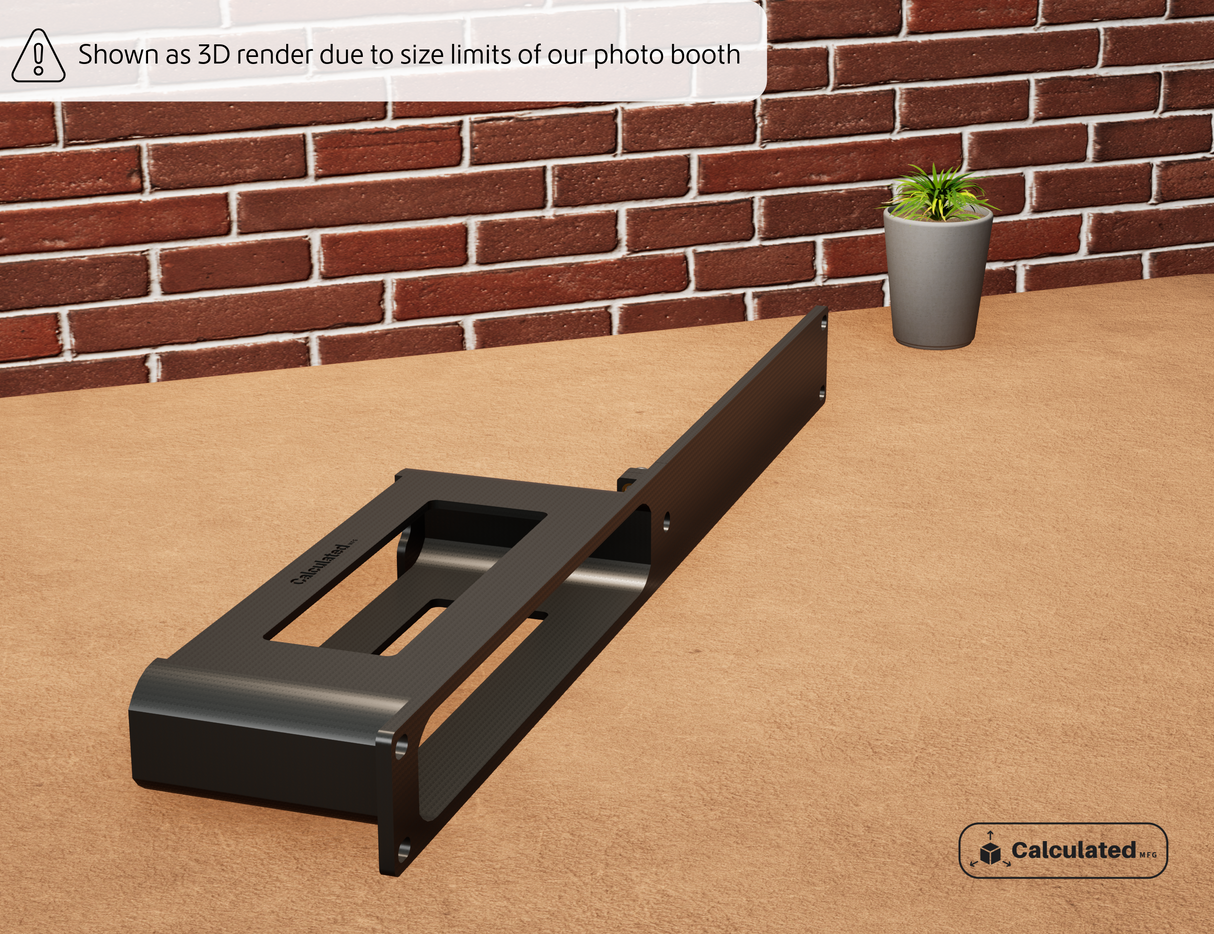This screenshot has width=1214, height=934.
Task: Click the Calculated MFG logo badge
Action: pos(1063,850)
